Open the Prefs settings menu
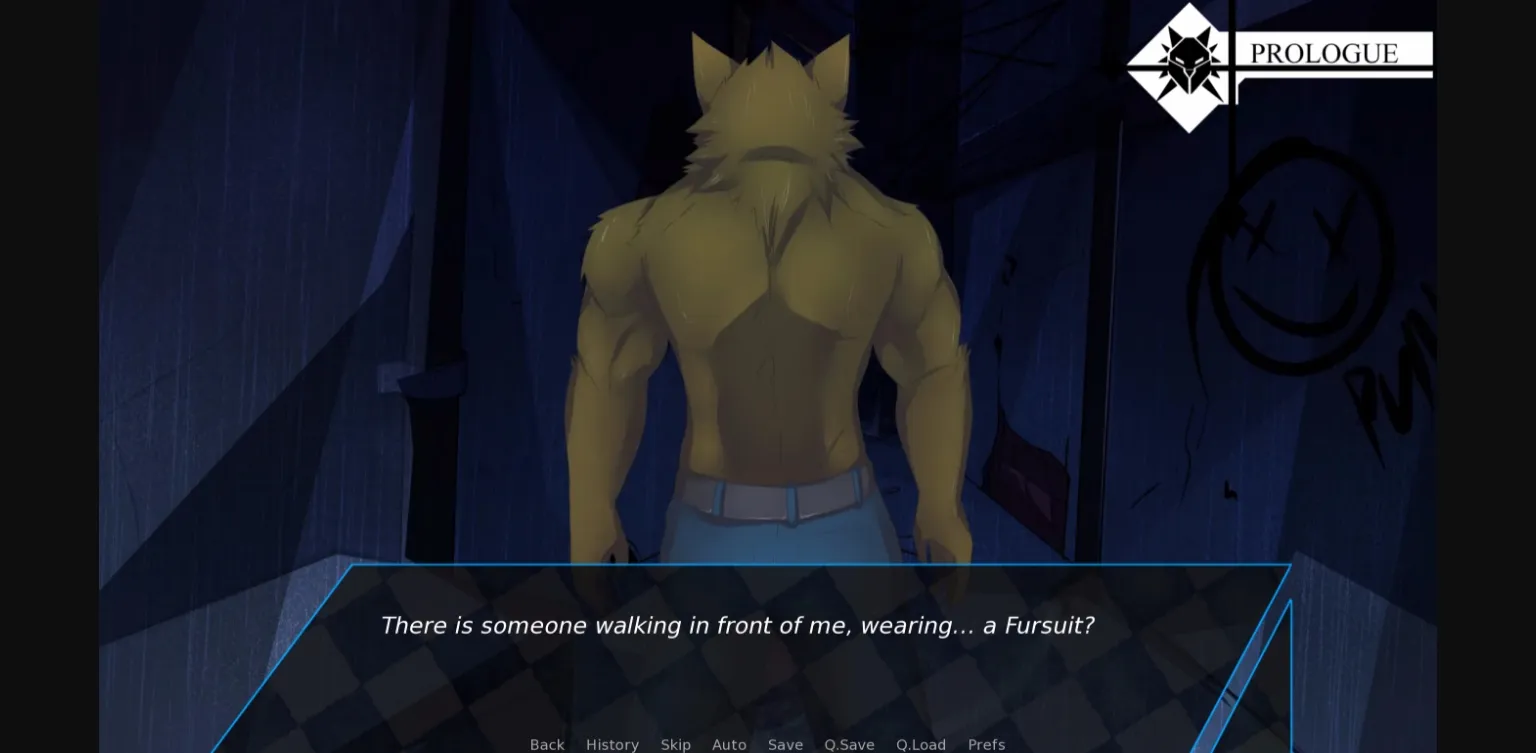 986,744
